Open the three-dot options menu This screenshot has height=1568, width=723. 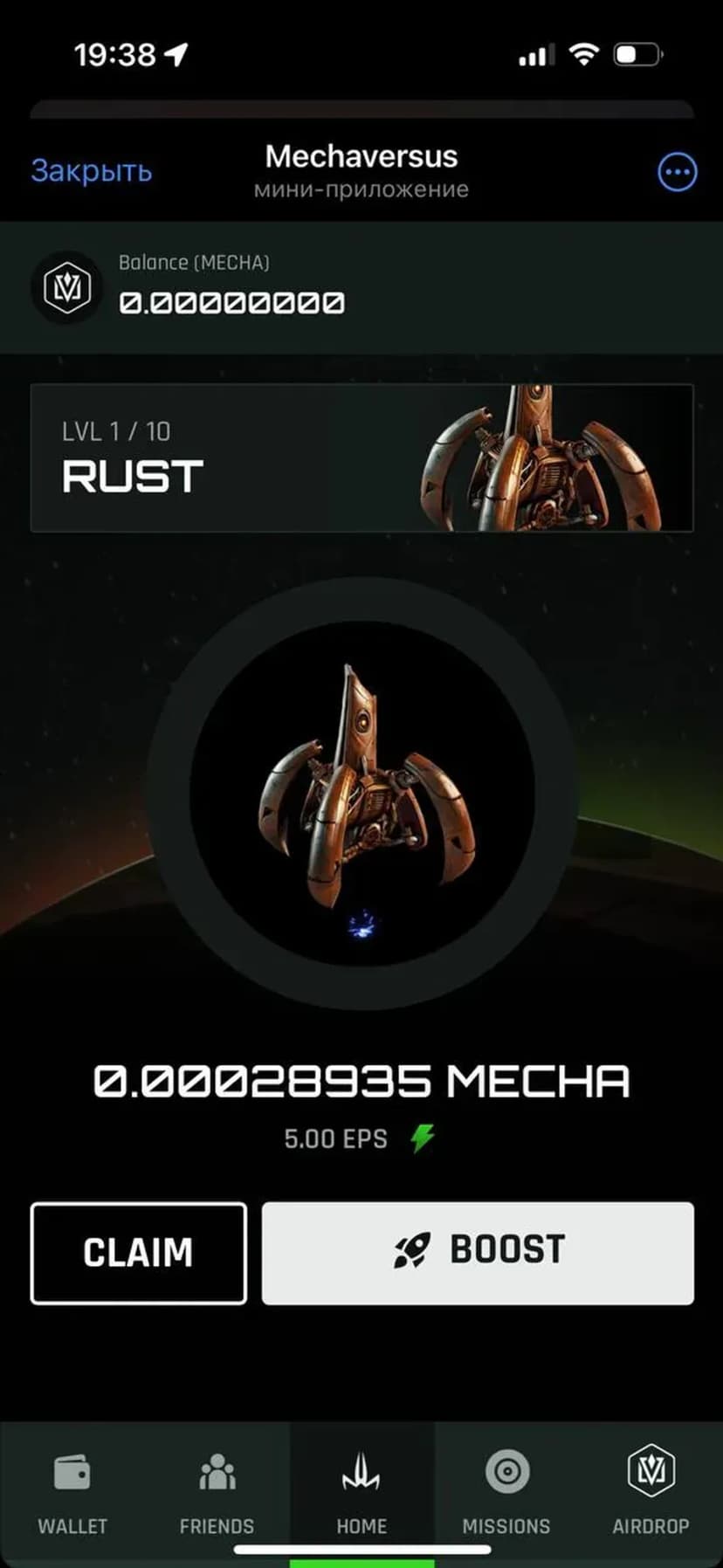[677, 172]
